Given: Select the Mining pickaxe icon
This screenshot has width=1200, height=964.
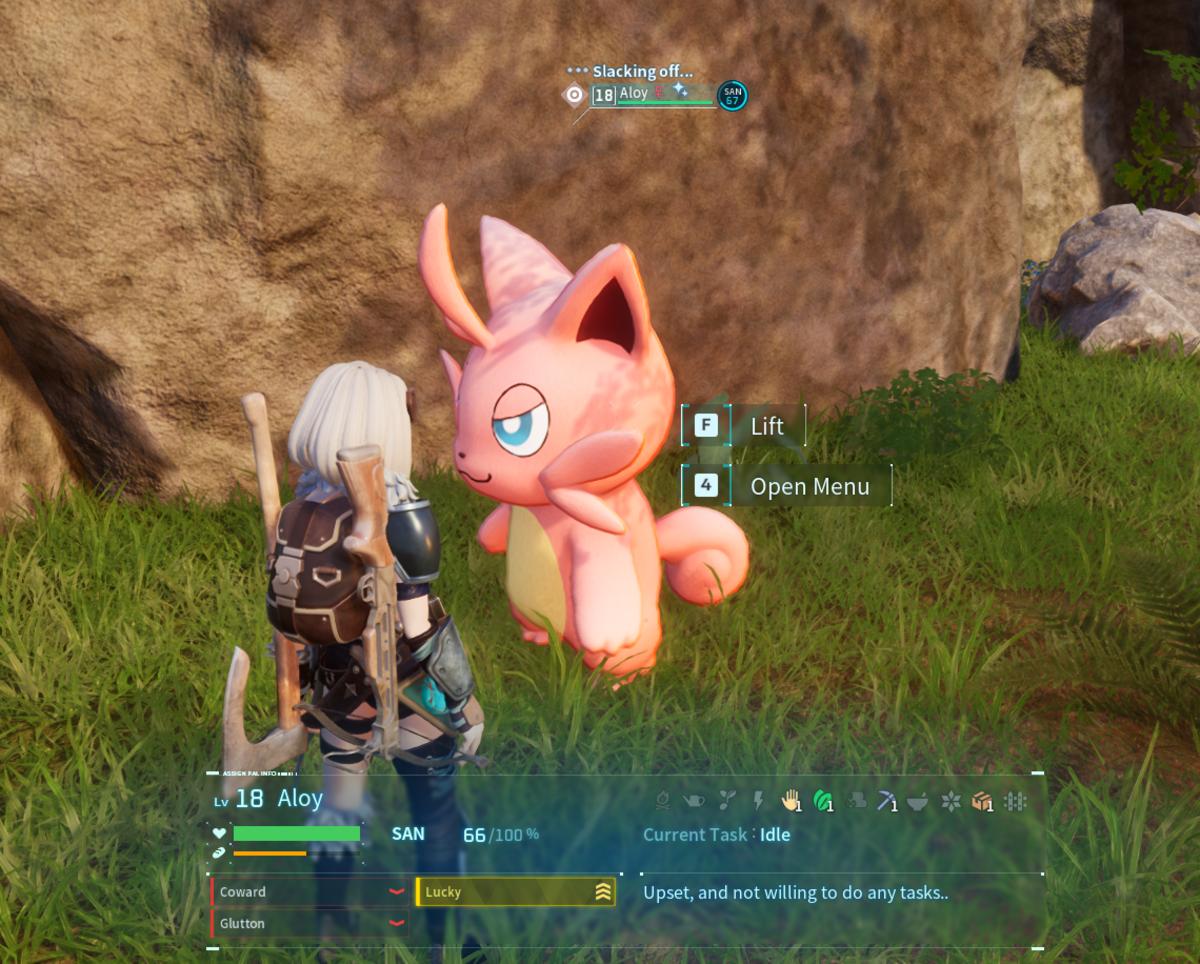Looking at the screenshot, I should click(x=887, y=800).
